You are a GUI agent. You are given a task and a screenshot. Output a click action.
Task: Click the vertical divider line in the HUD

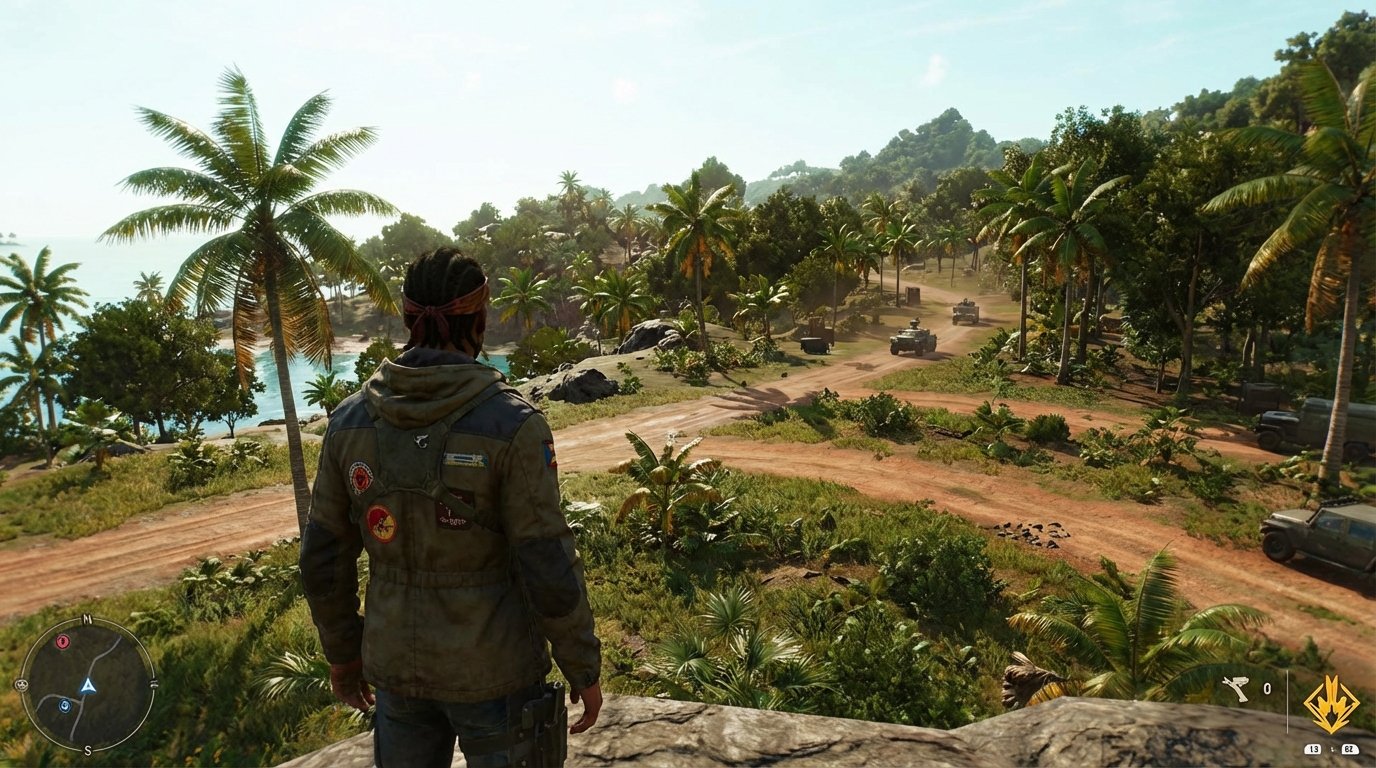tap(1288, 700)
